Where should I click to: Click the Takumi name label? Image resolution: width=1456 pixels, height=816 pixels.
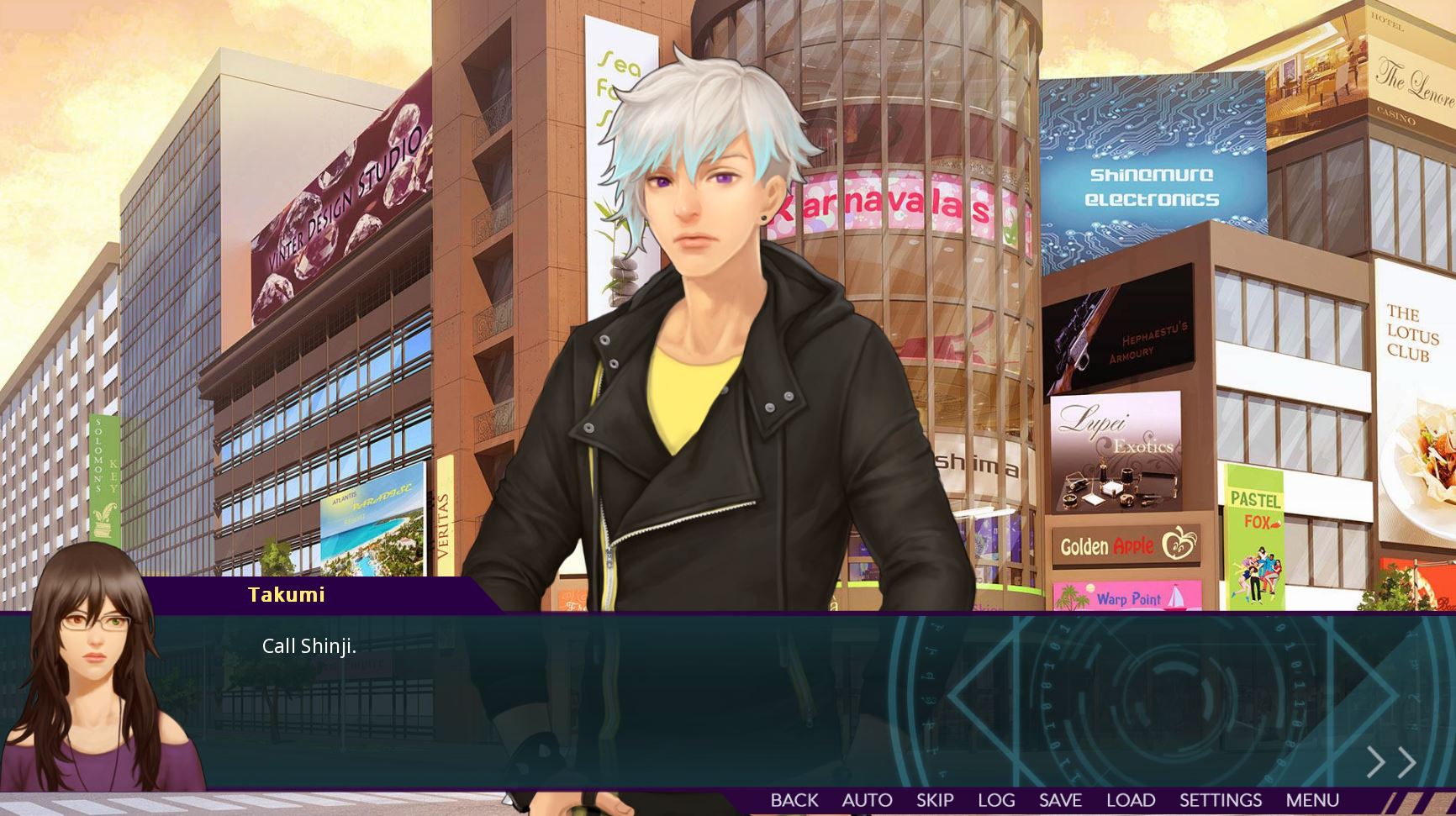coord(286,595)
